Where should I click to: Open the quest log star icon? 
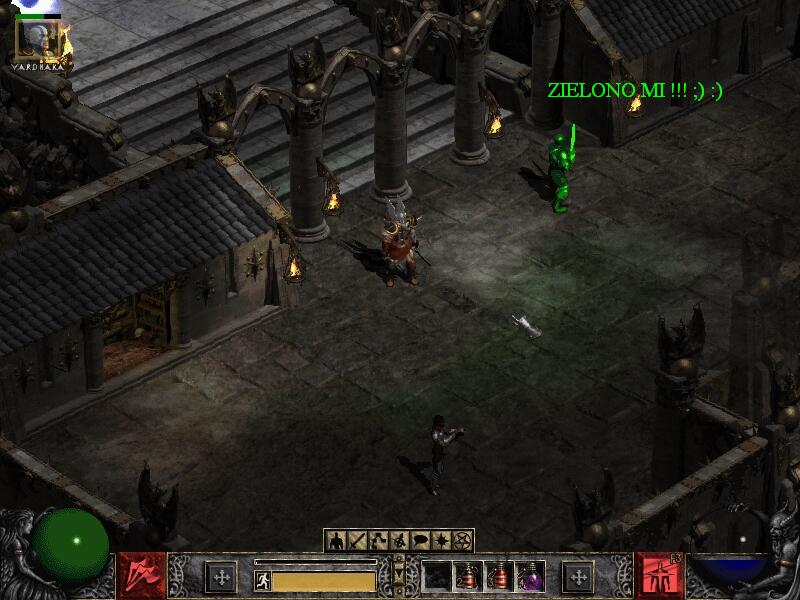pos(441,541)
